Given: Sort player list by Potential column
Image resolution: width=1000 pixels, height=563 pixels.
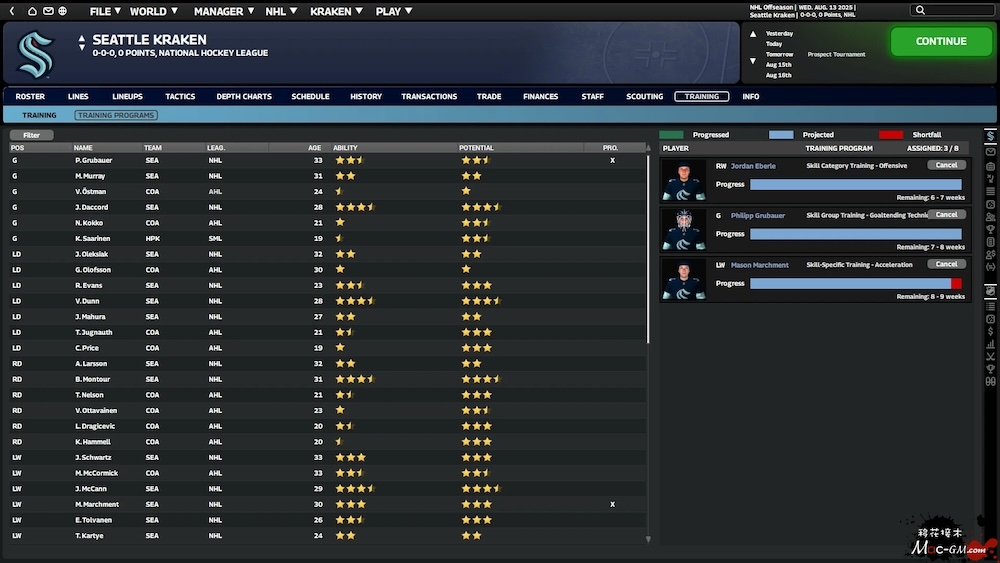Looking at the screenshot, I should (x=476, y=148).
